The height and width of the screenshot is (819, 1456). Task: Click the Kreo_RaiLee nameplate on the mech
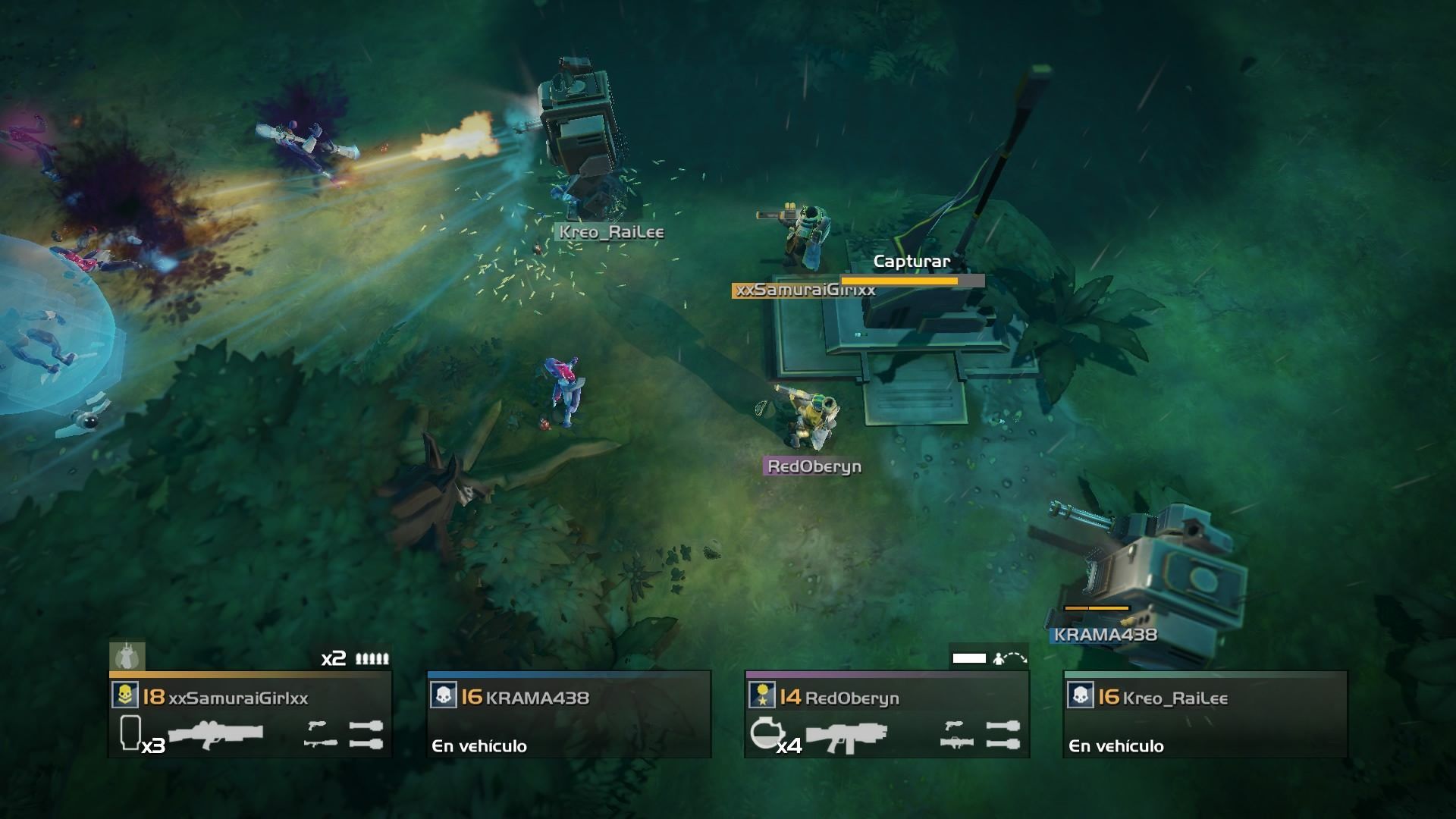coord(610,234)
